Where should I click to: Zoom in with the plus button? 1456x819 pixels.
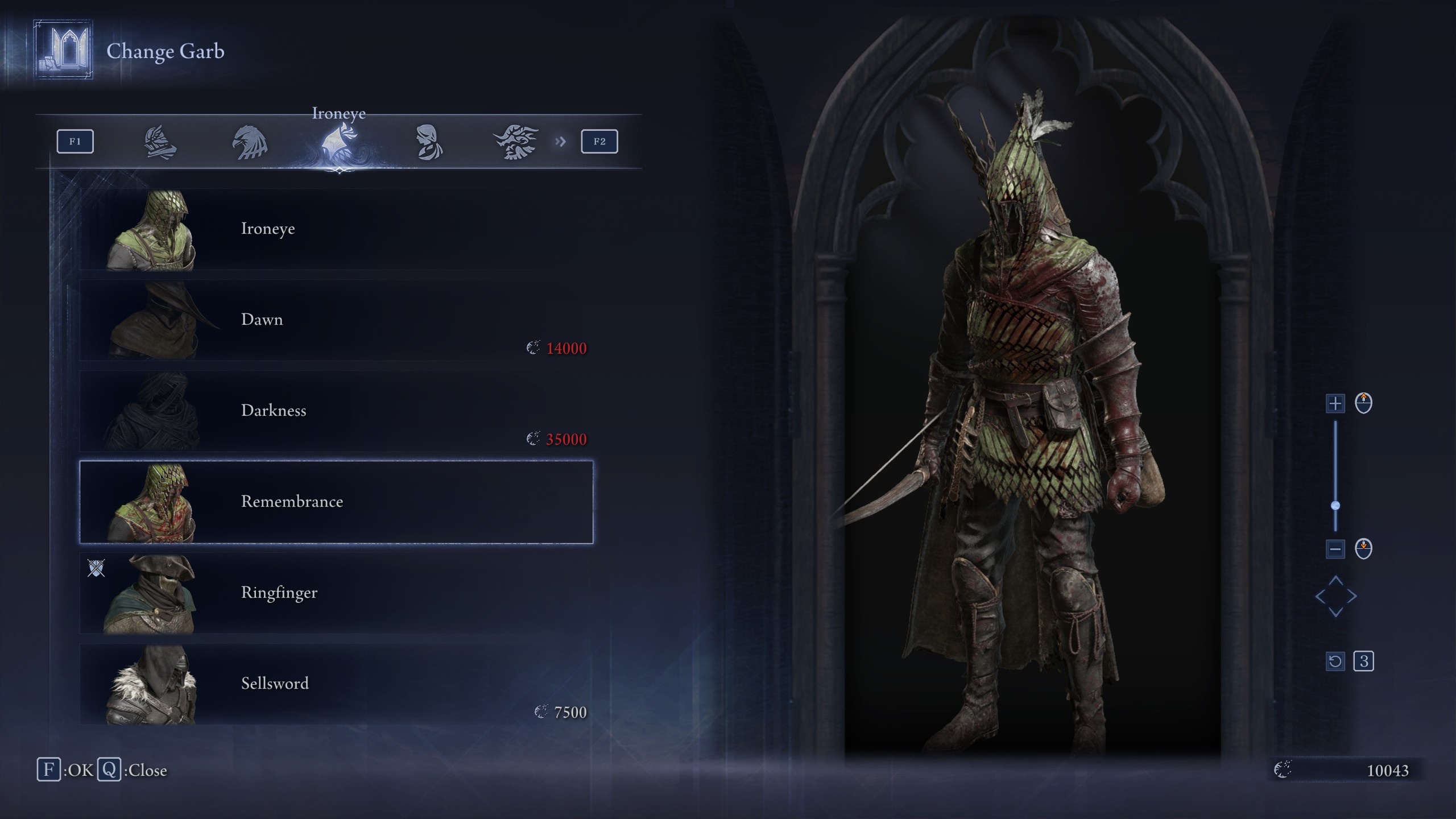[1335, 404]
